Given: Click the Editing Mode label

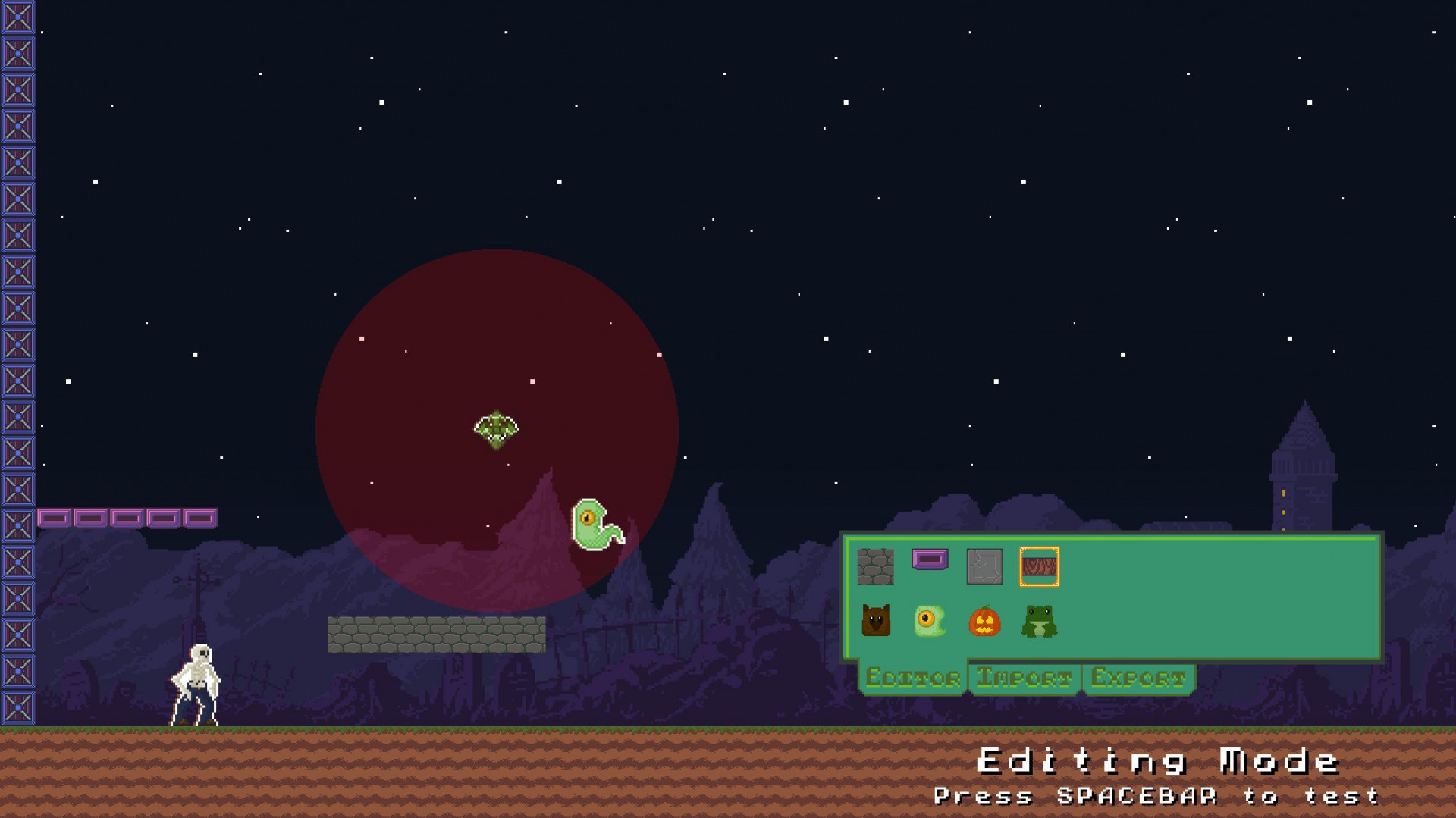Looking at the screenshot, I should coord(1160,760).
